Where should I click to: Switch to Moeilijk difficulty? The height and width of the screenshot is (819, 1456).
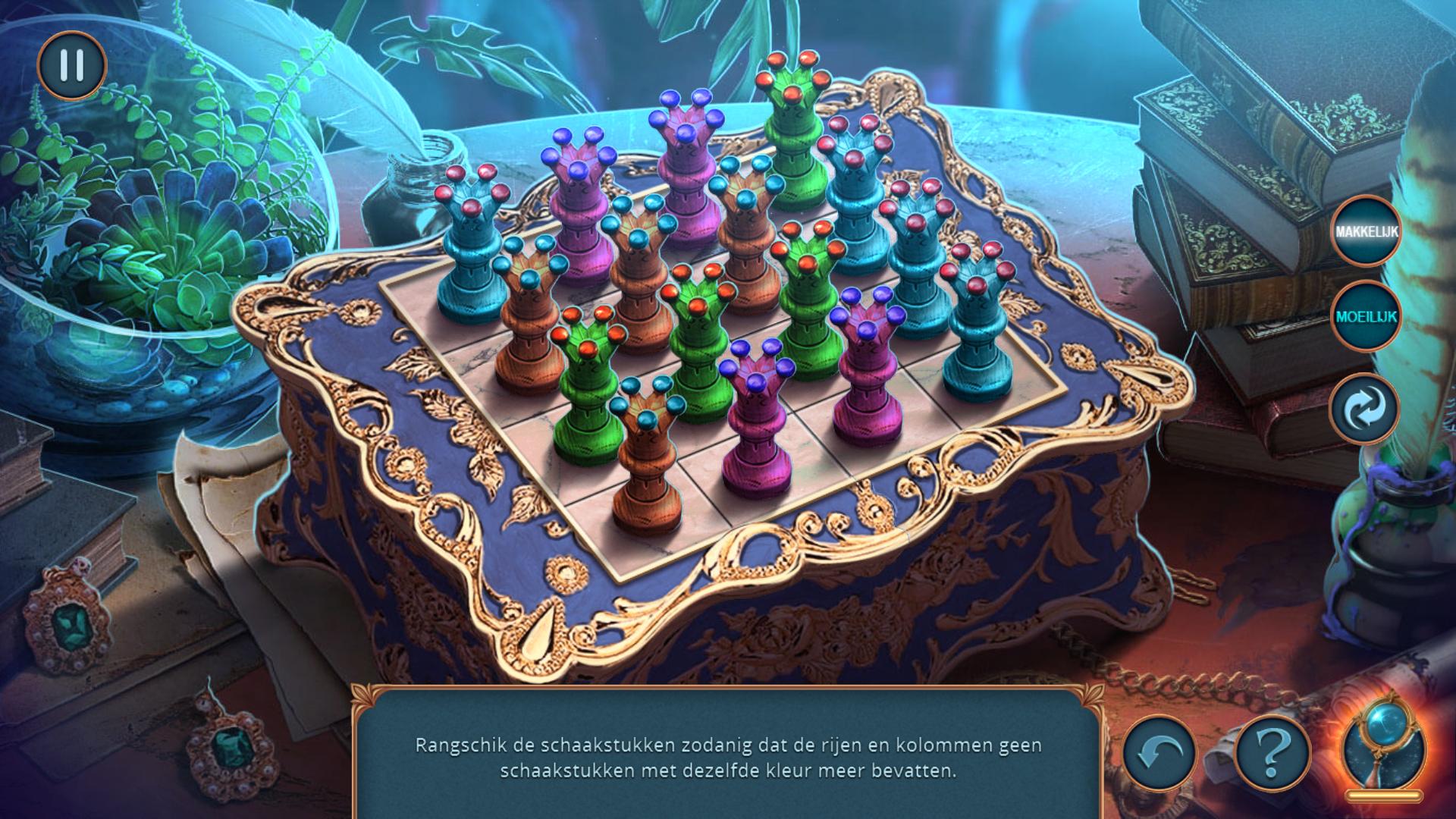tap(1366, 316)
